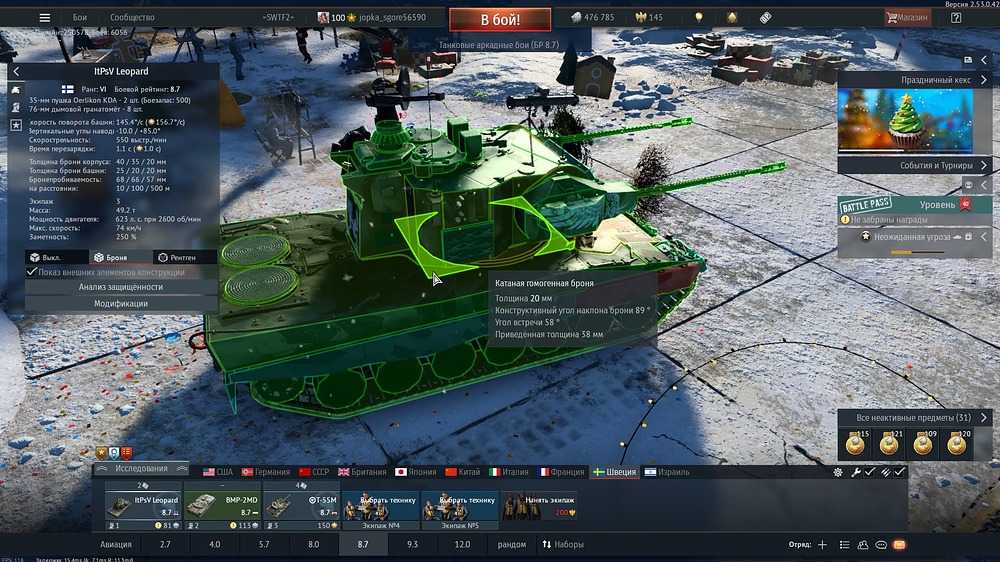1000x562 pixels.
Task: Open the Магазин shop
Action: [906, 18]
